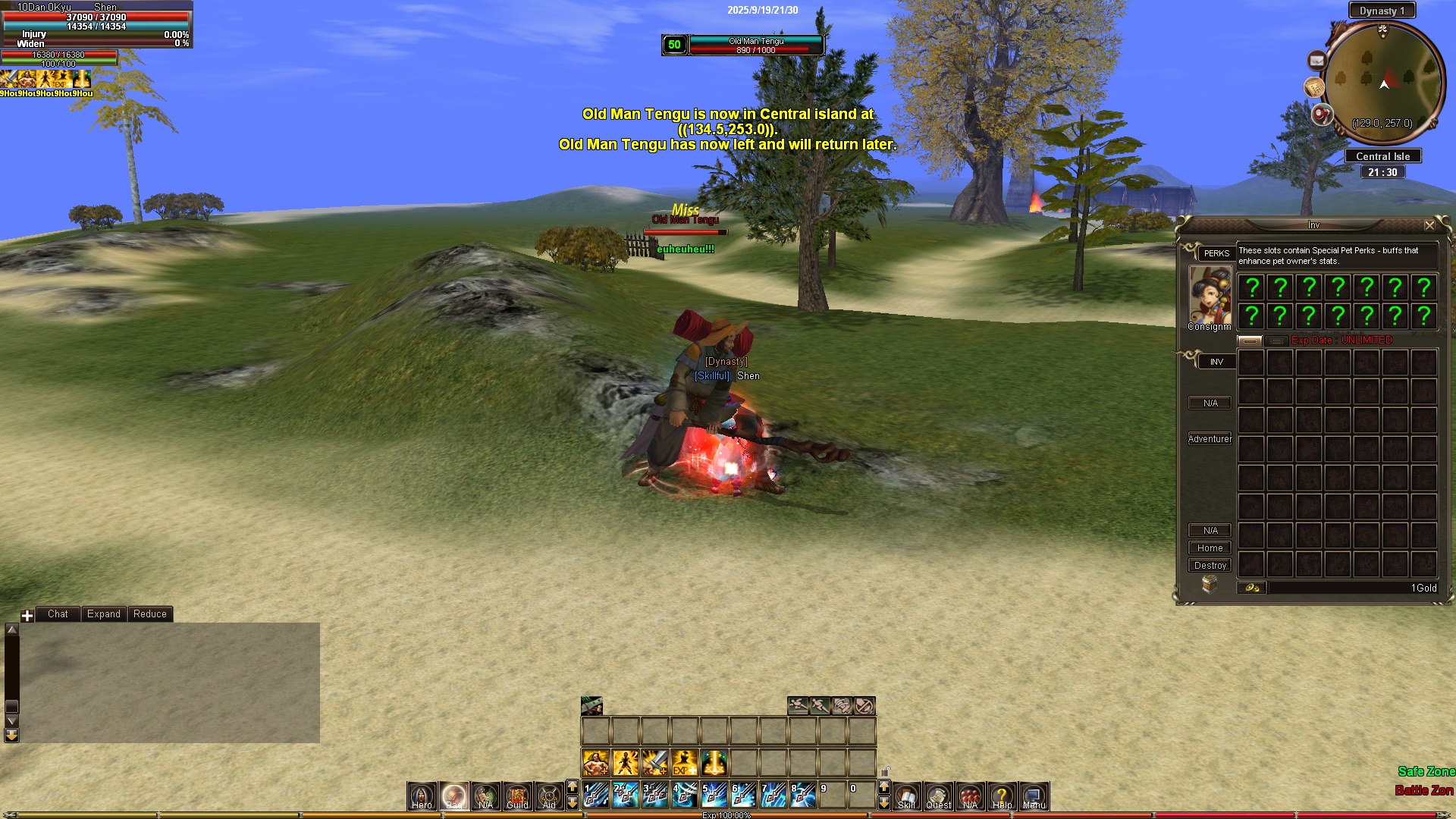
Task: Open the Quest log
Action: tap(938, 795)
